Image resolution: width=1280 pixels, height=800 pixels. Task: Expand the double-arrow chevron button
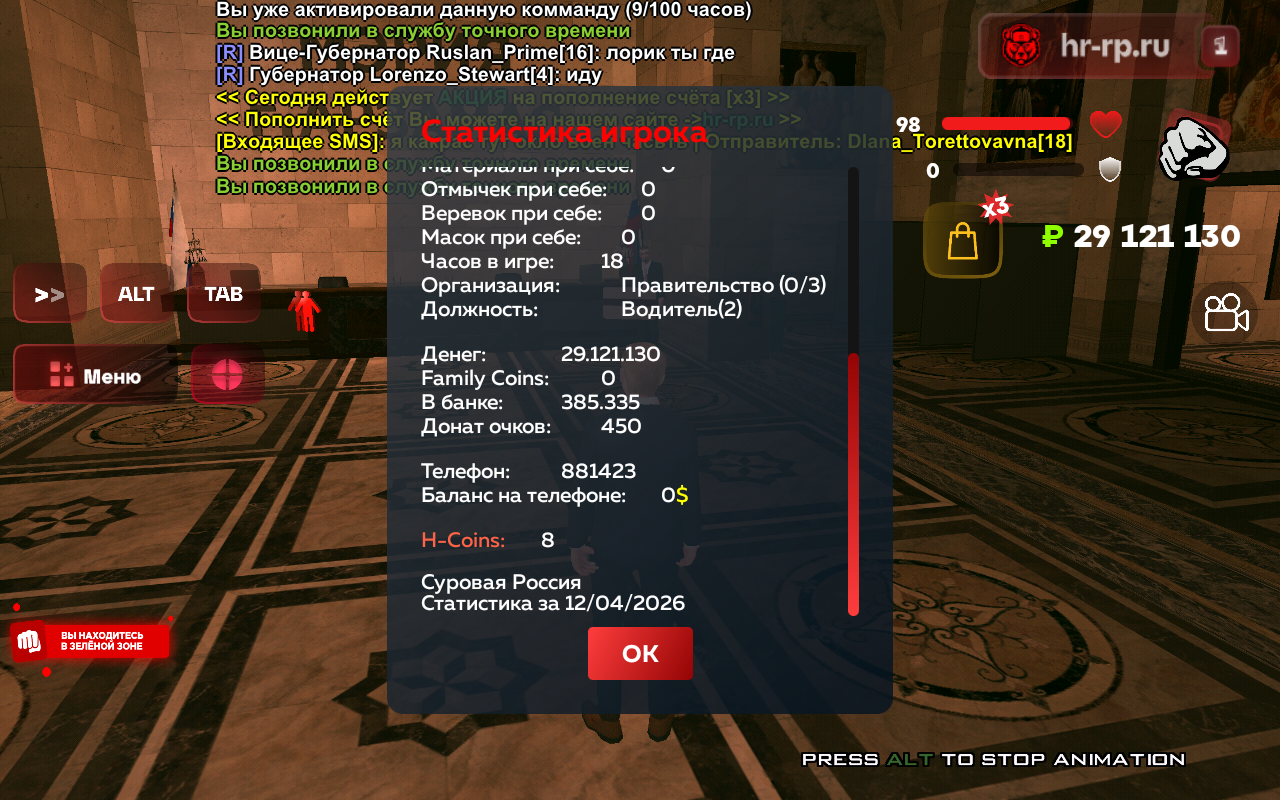click(49, 294)
